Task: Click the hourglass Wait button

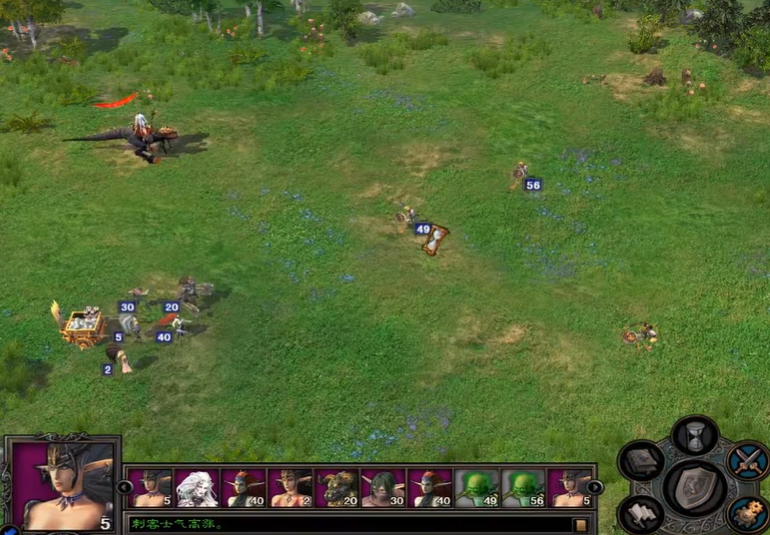Action: 694,436
